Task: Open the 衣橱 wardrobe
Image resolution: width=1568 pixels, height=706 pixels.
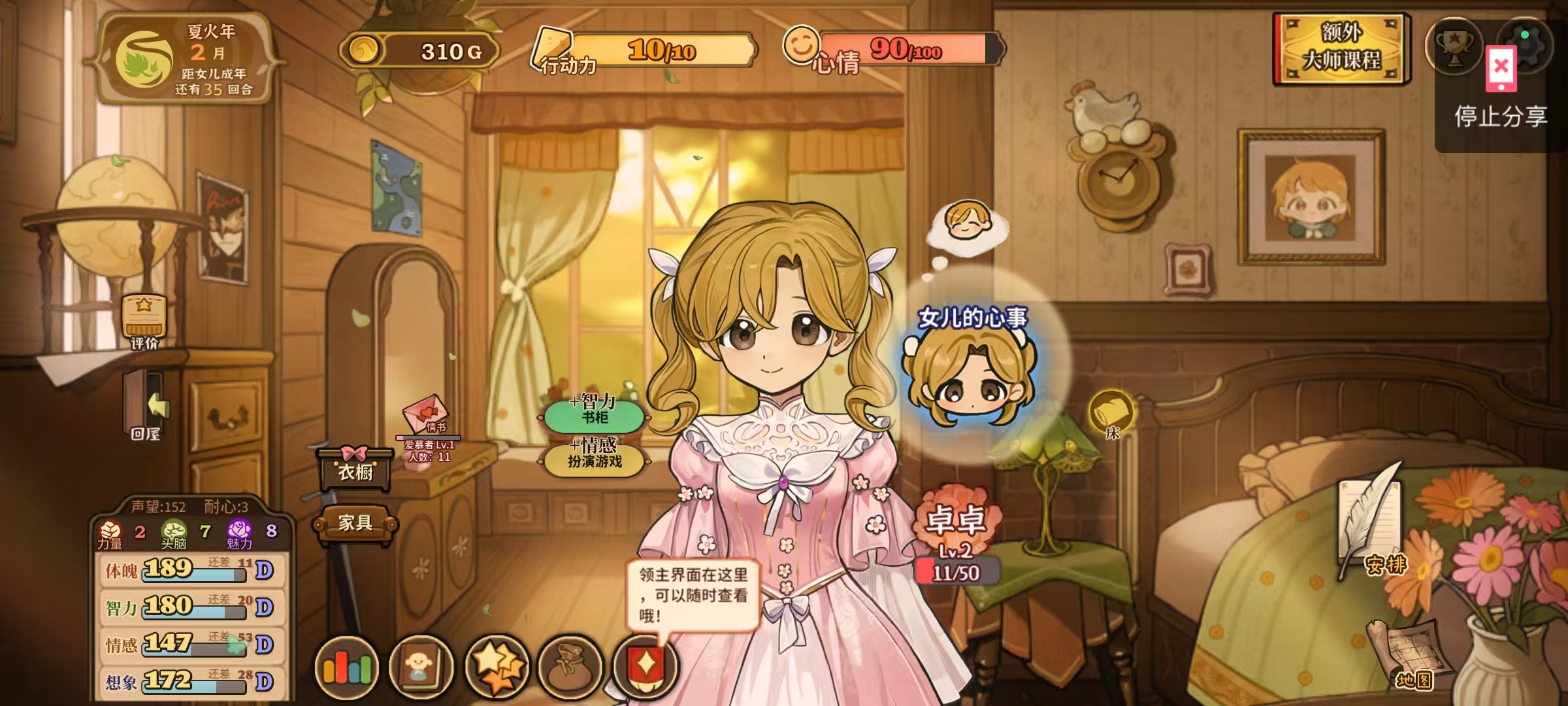Action: [355, 469]
